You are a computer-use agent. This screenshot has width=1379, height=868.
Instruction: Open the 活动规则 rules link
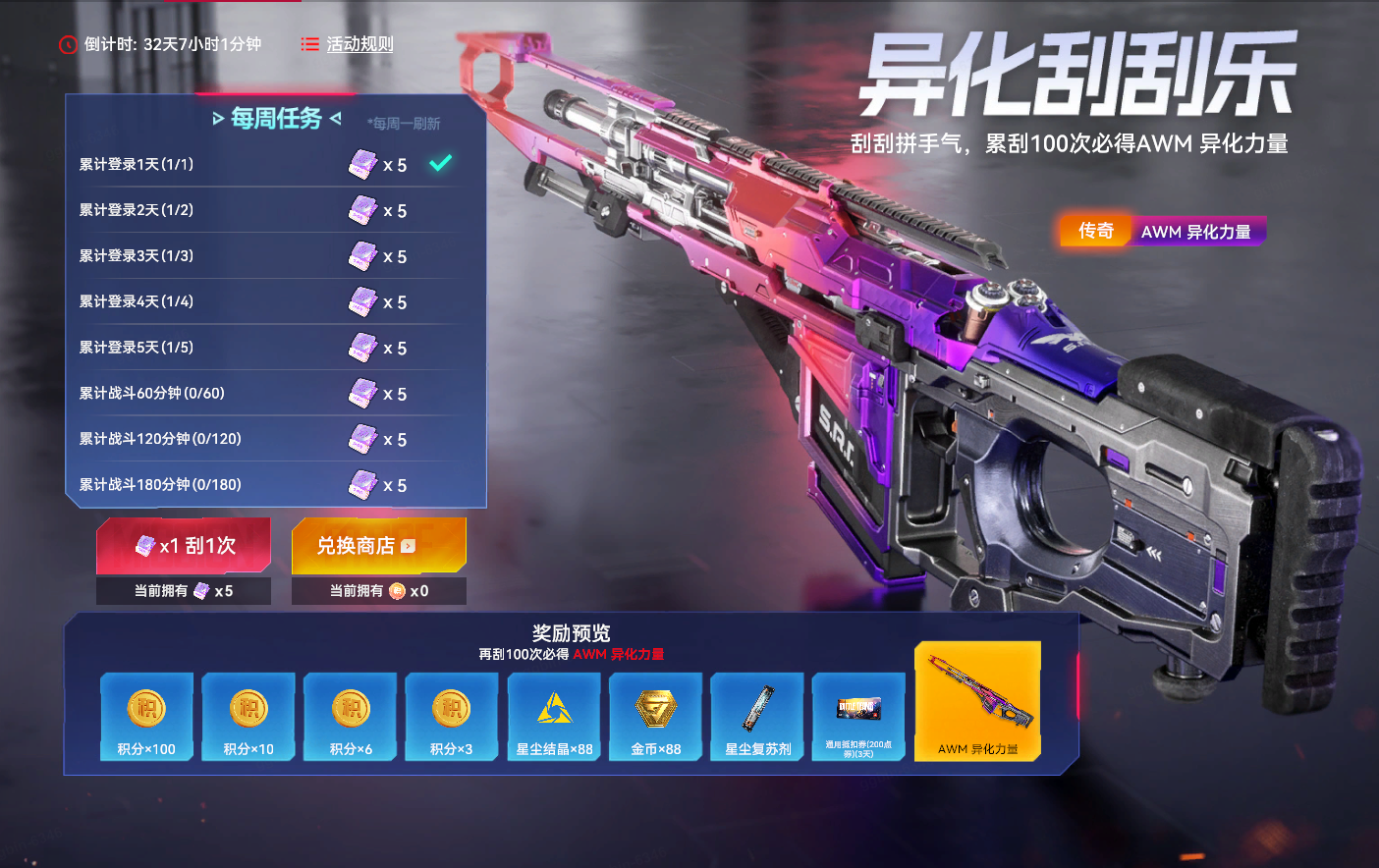(349, 44)
